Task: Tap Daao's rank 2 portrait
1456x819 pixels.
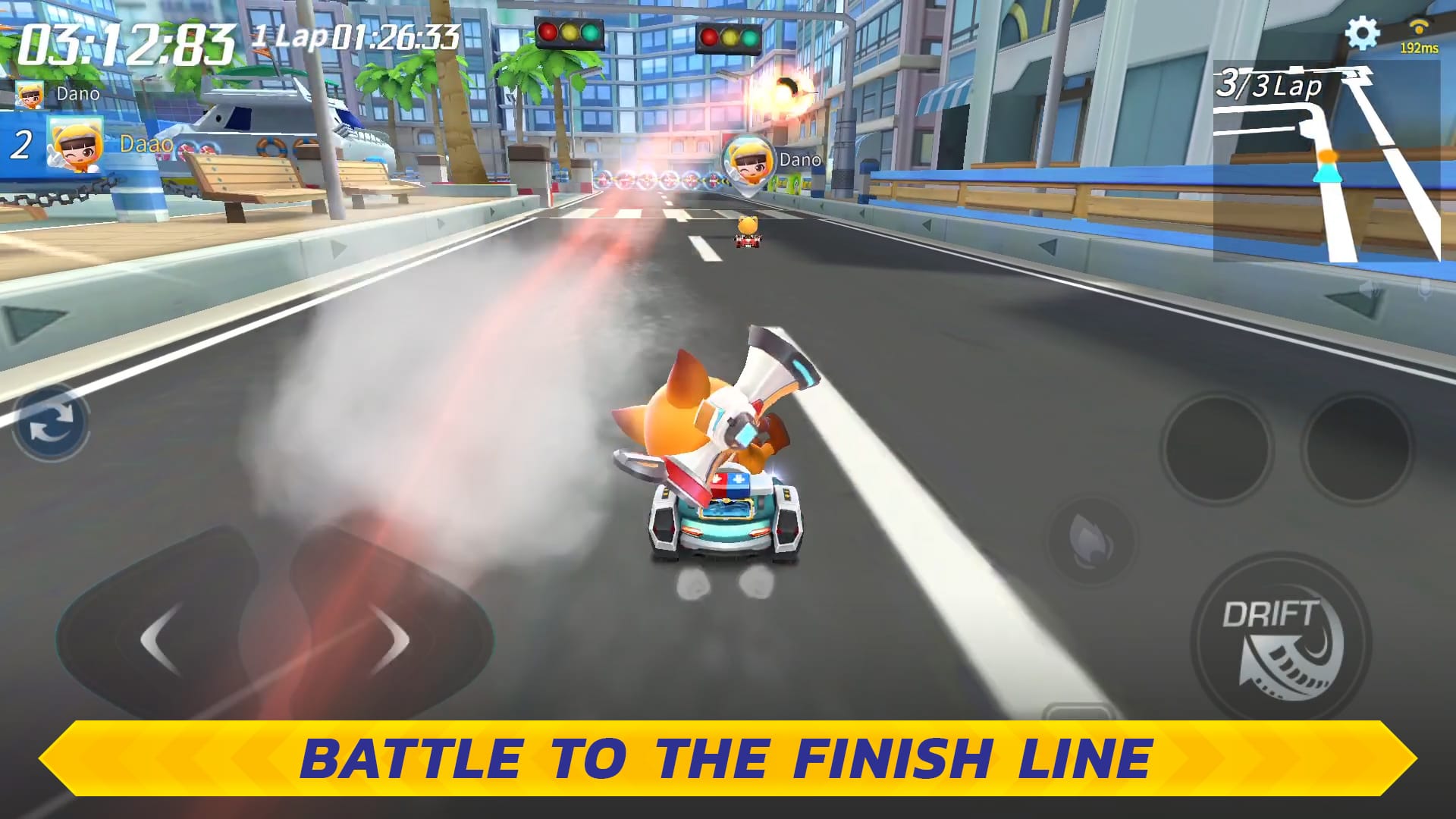Action: click(76, 143)
